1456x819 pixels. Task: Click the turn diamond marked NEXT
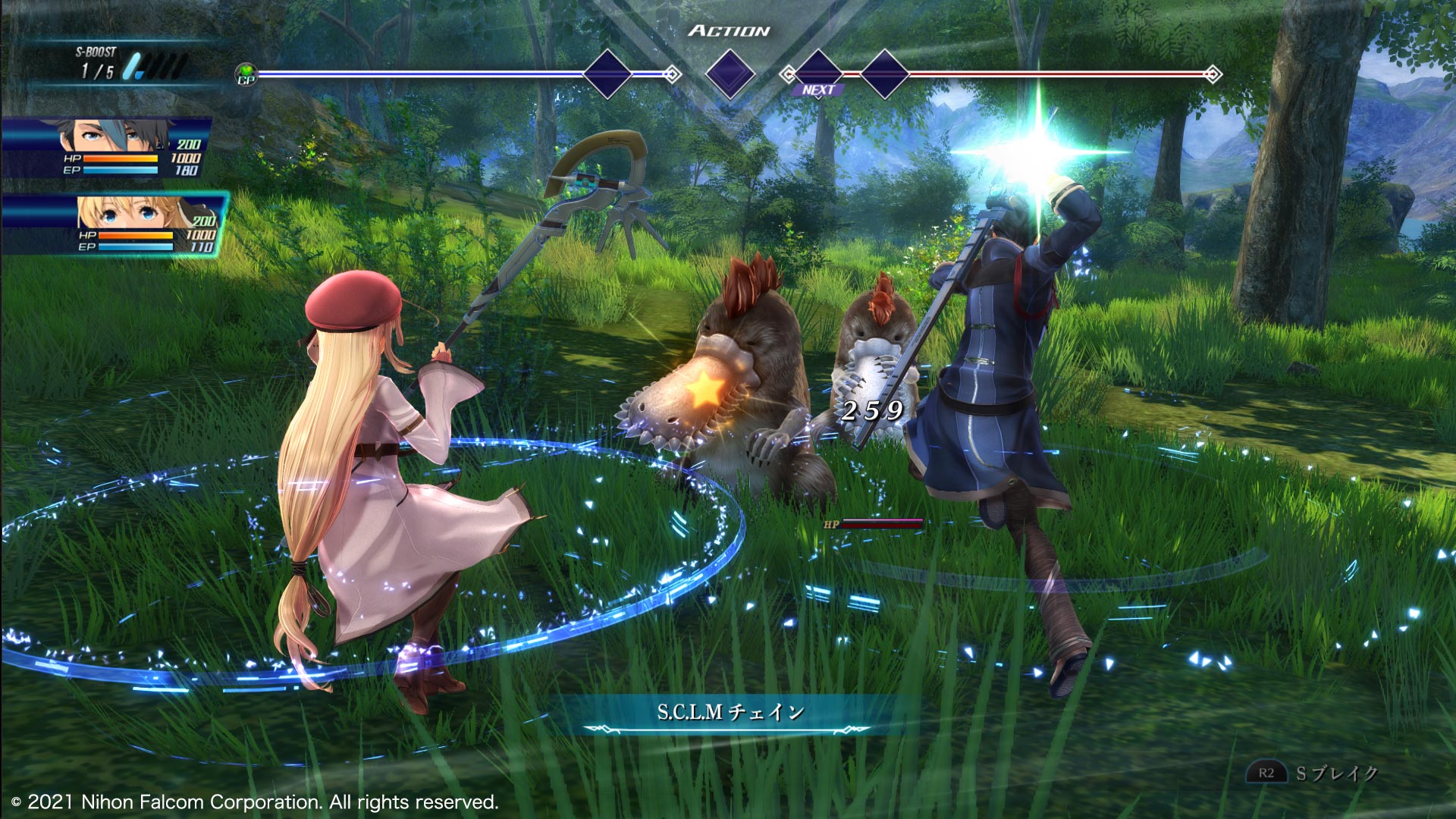point(817,74)
